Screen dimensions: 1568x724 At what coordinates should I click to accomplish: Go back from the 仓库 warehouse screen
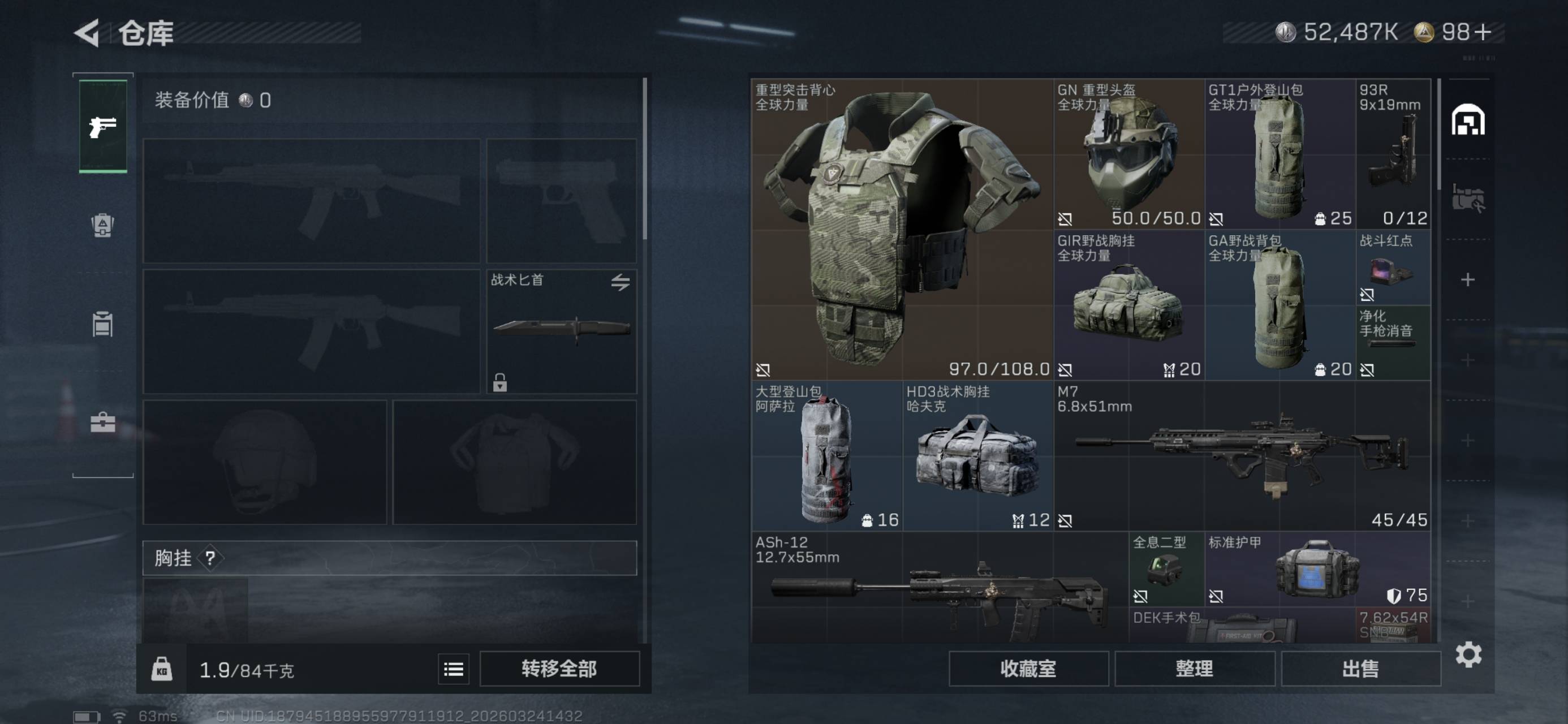[x=87, y=33]
